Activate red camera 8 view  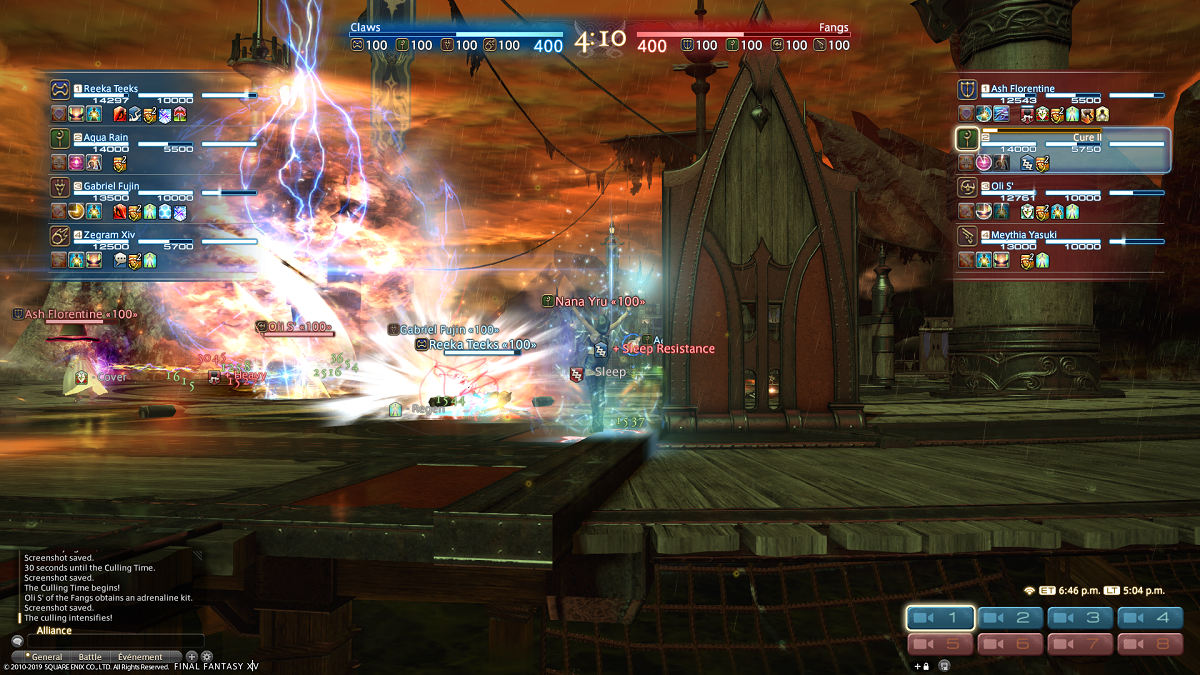tap(1150, 644)
